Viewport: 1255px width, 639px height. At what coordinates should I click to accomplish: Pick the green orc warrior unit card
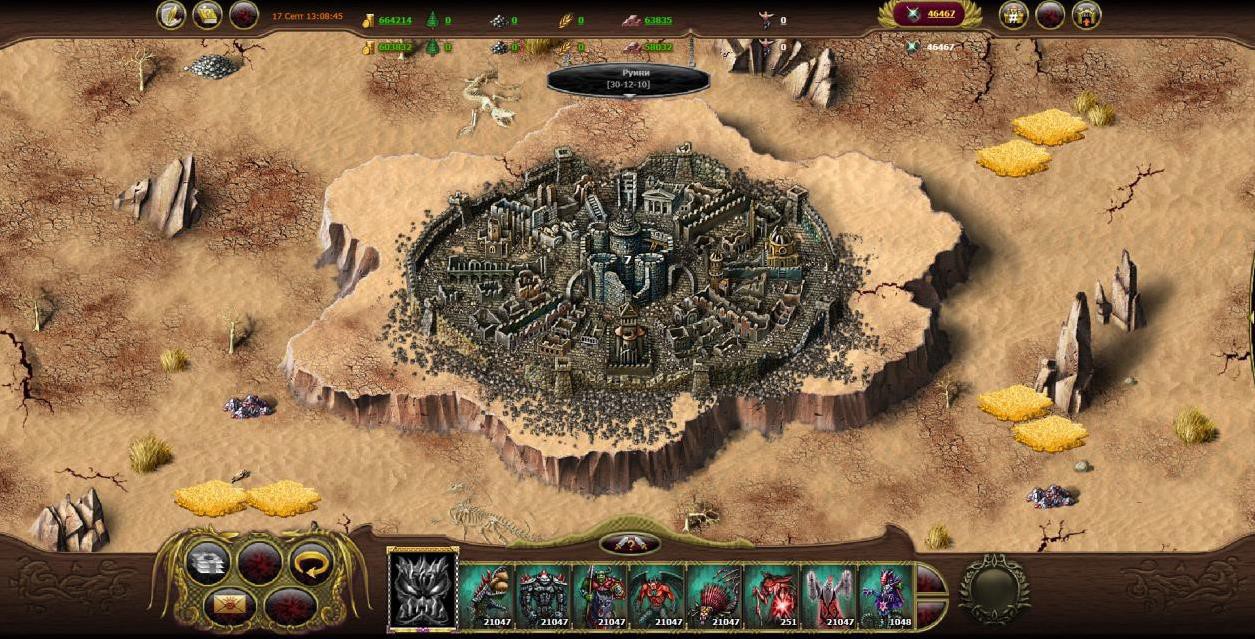(600, 596)
